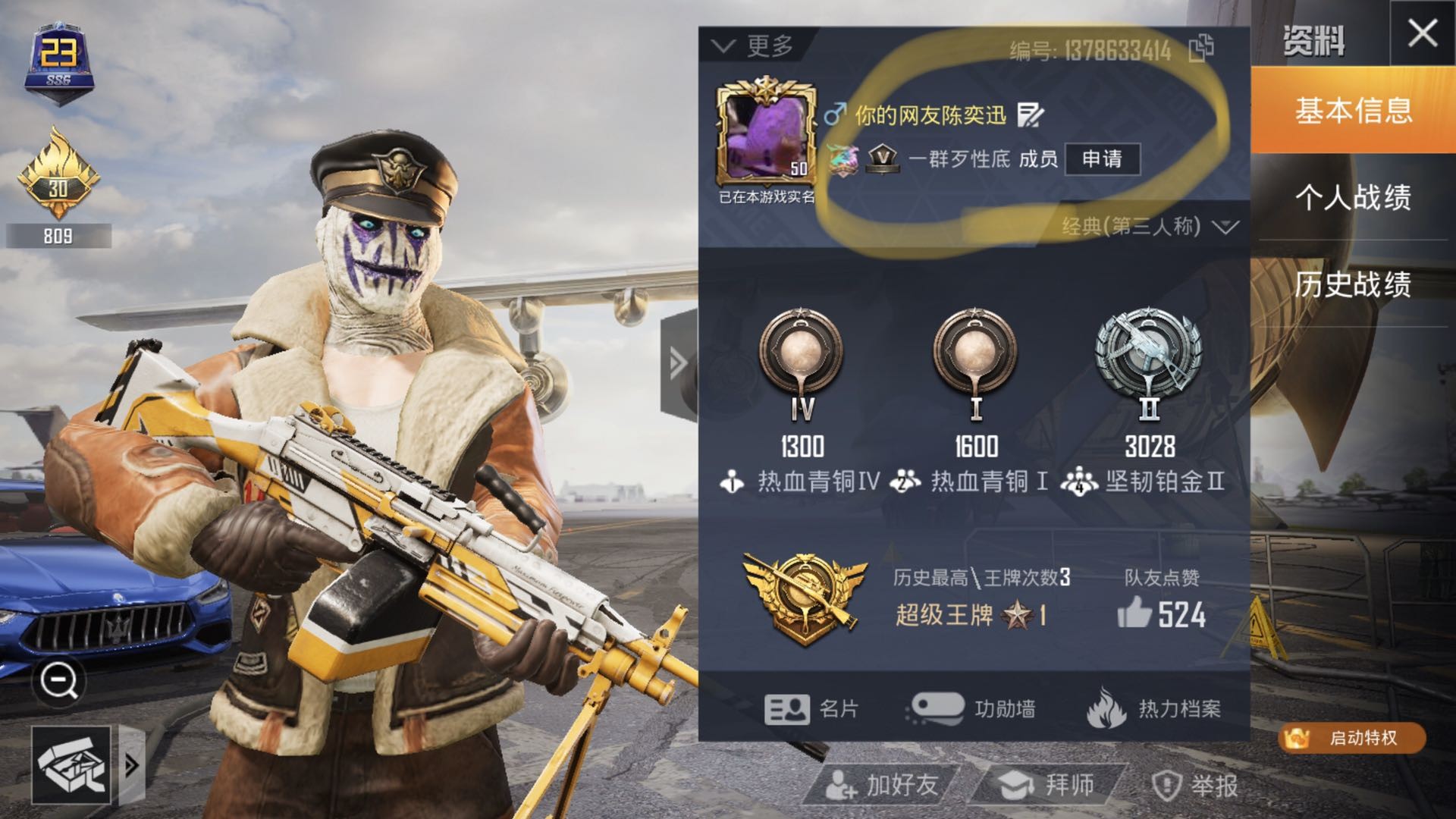
Task: Open the 名片 card button
Action: tap(811, 709)
